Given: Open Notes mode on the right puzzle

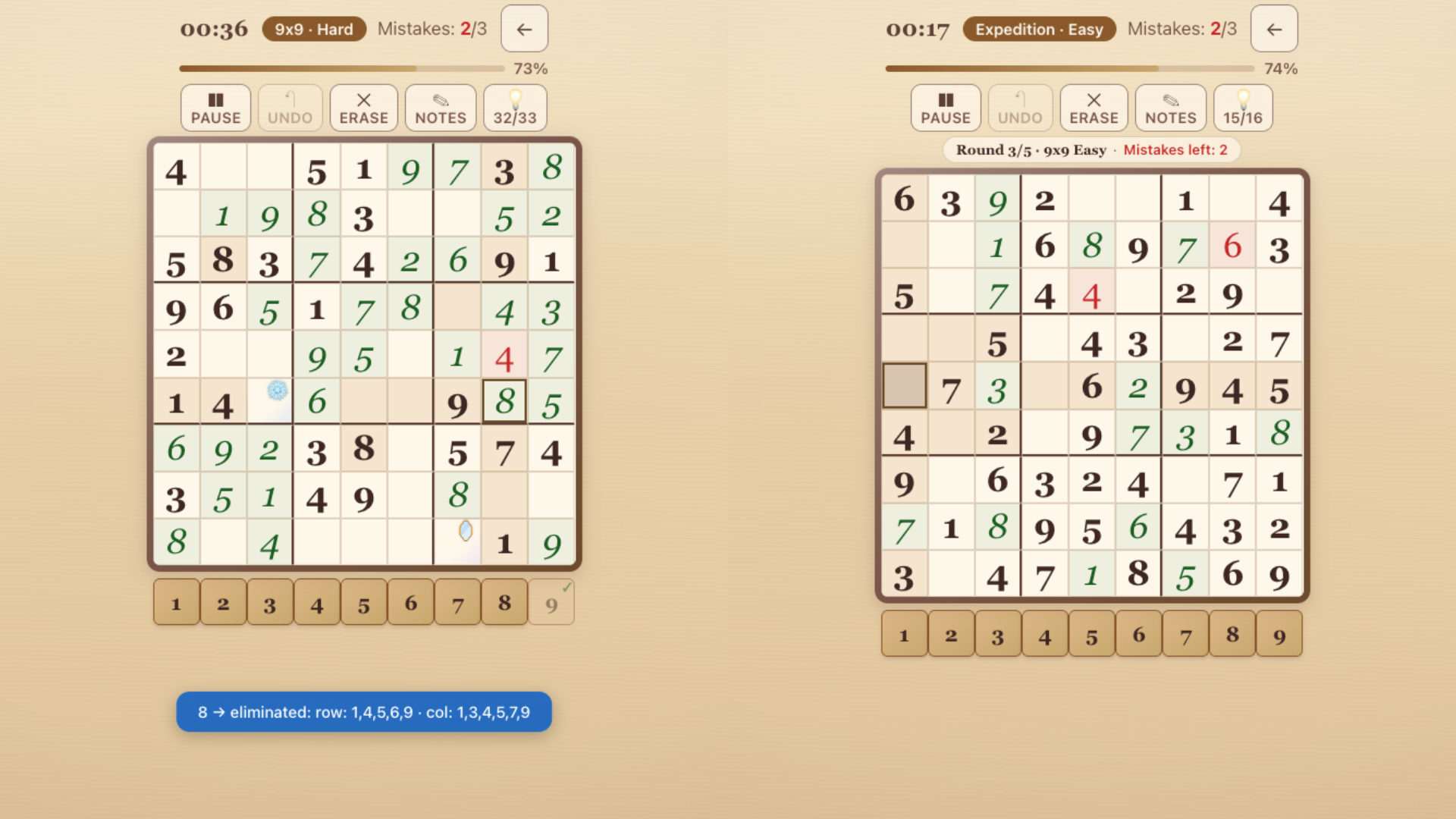Looking at the screenshot, I should pyautogui.click(x=1169, y=107).
